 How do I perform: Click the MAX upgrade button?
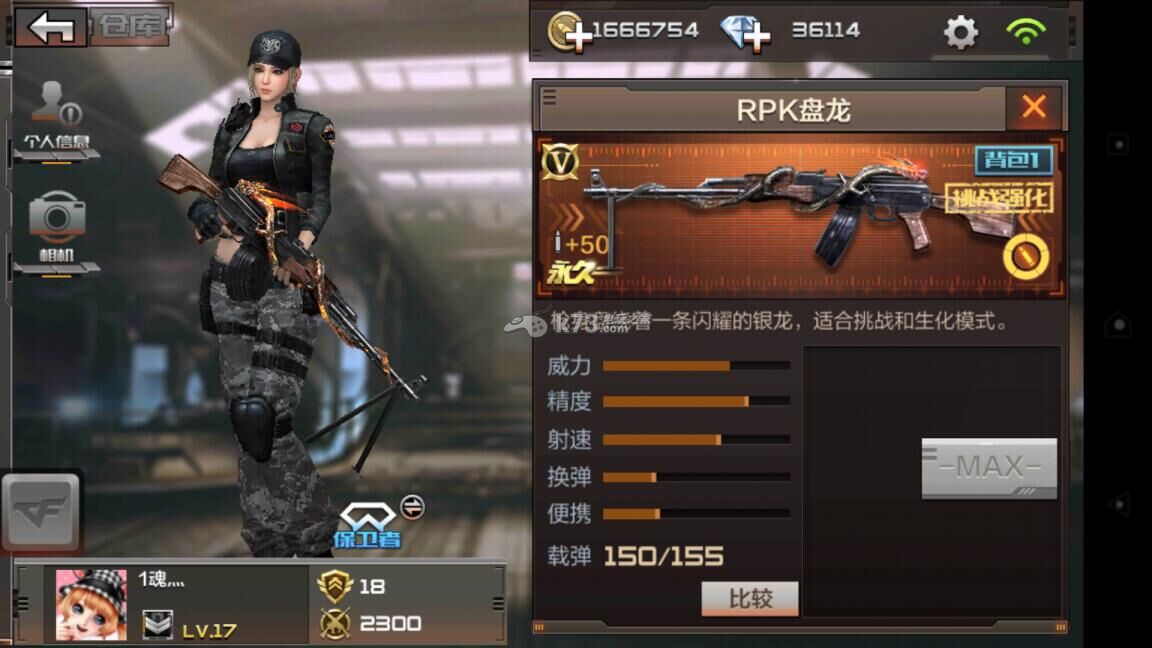[x=989, y=467]
